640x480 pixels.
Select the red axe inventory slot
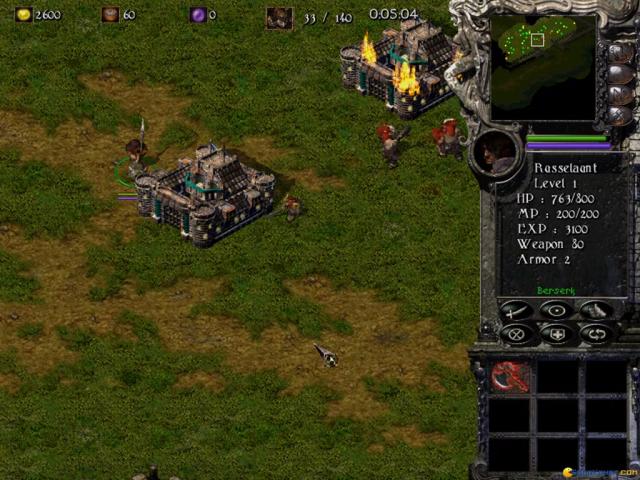(510, 377)
